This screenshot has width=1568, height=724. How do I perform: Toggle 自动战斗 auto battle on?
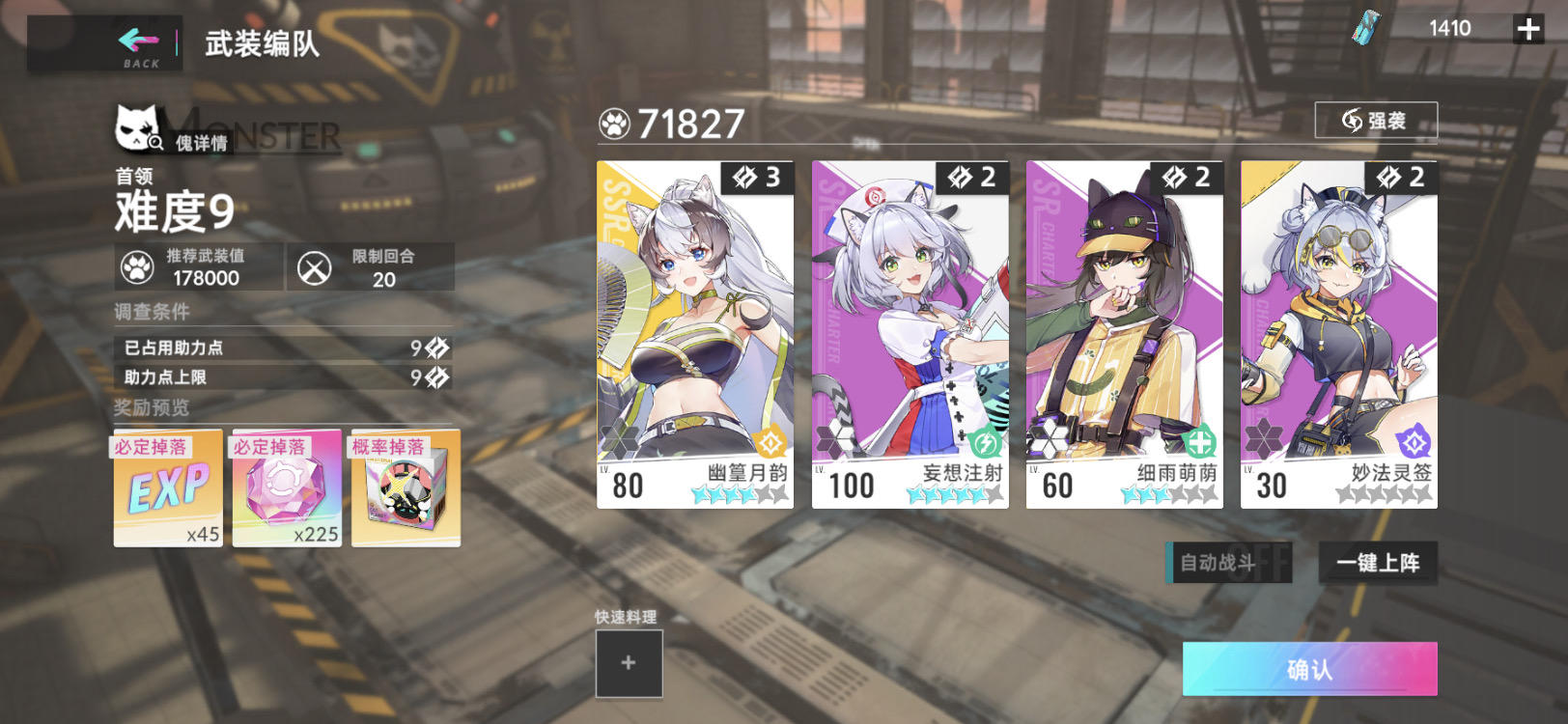point(1227,563)
